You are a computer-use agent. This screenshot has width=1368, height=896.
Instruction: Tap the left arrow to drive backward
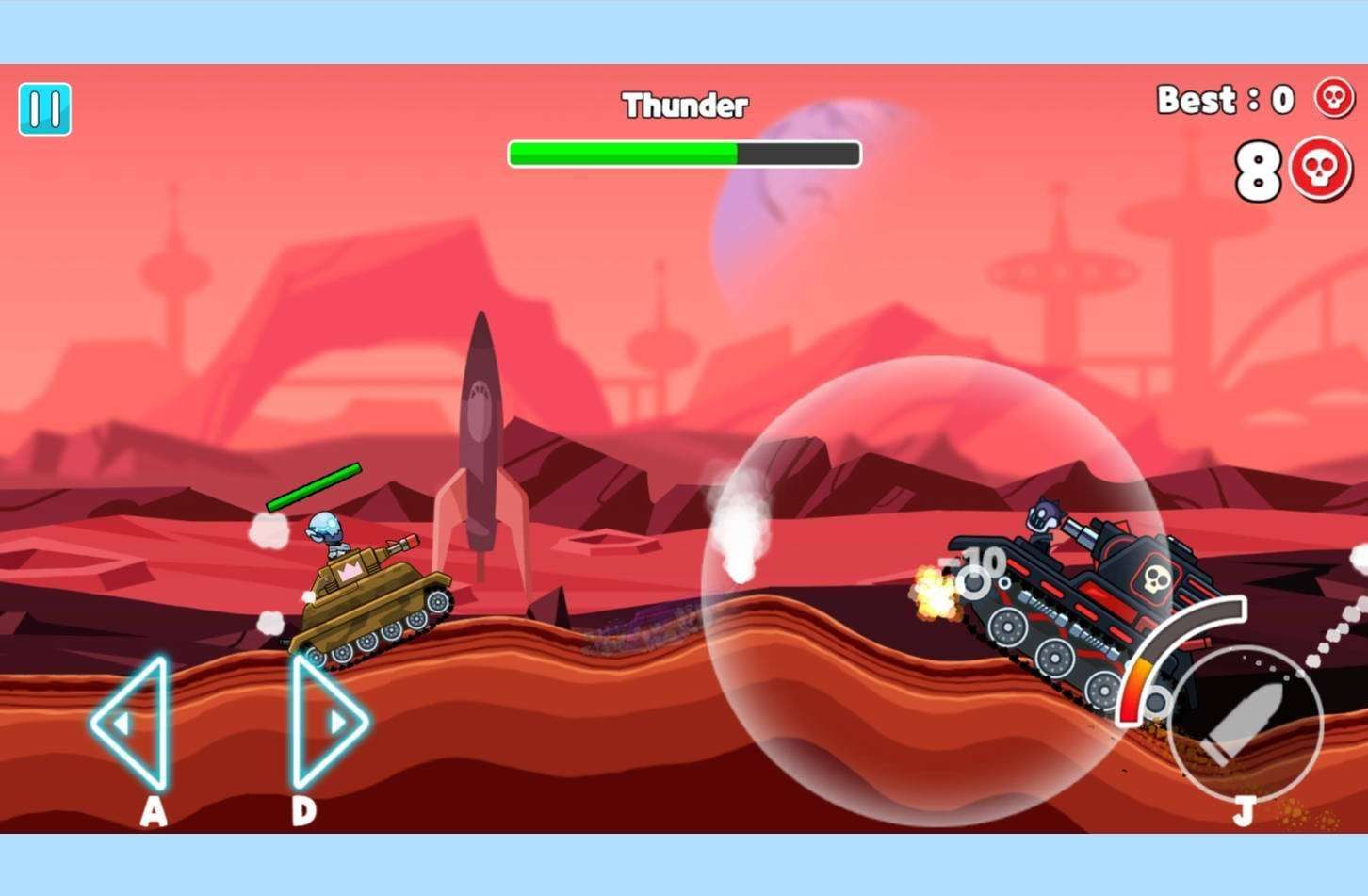133,723
